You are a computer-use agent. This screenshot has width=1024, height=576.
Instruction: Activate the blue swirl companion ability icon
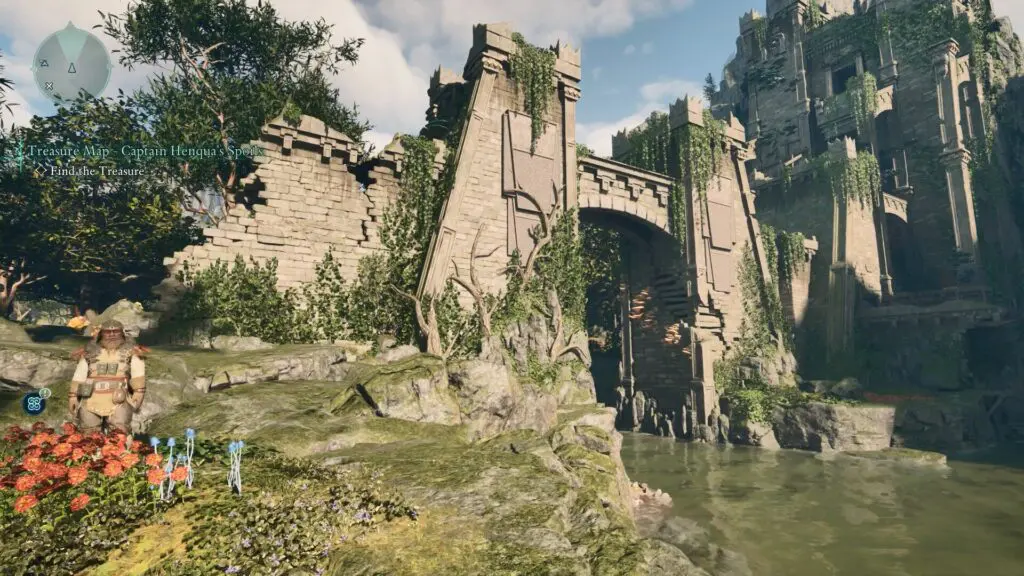tap(32, 403)
